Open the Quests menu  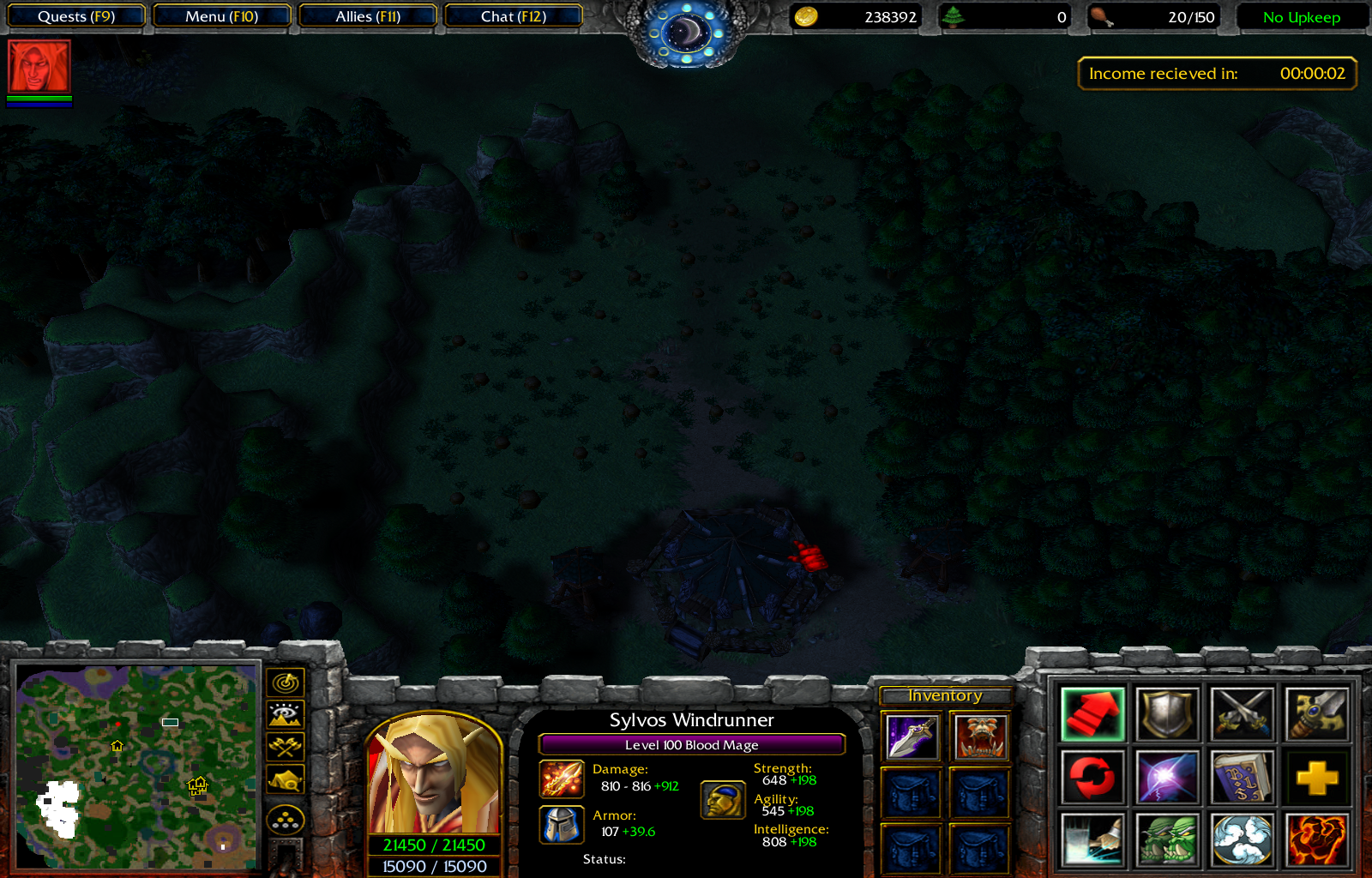pos(75,15)
